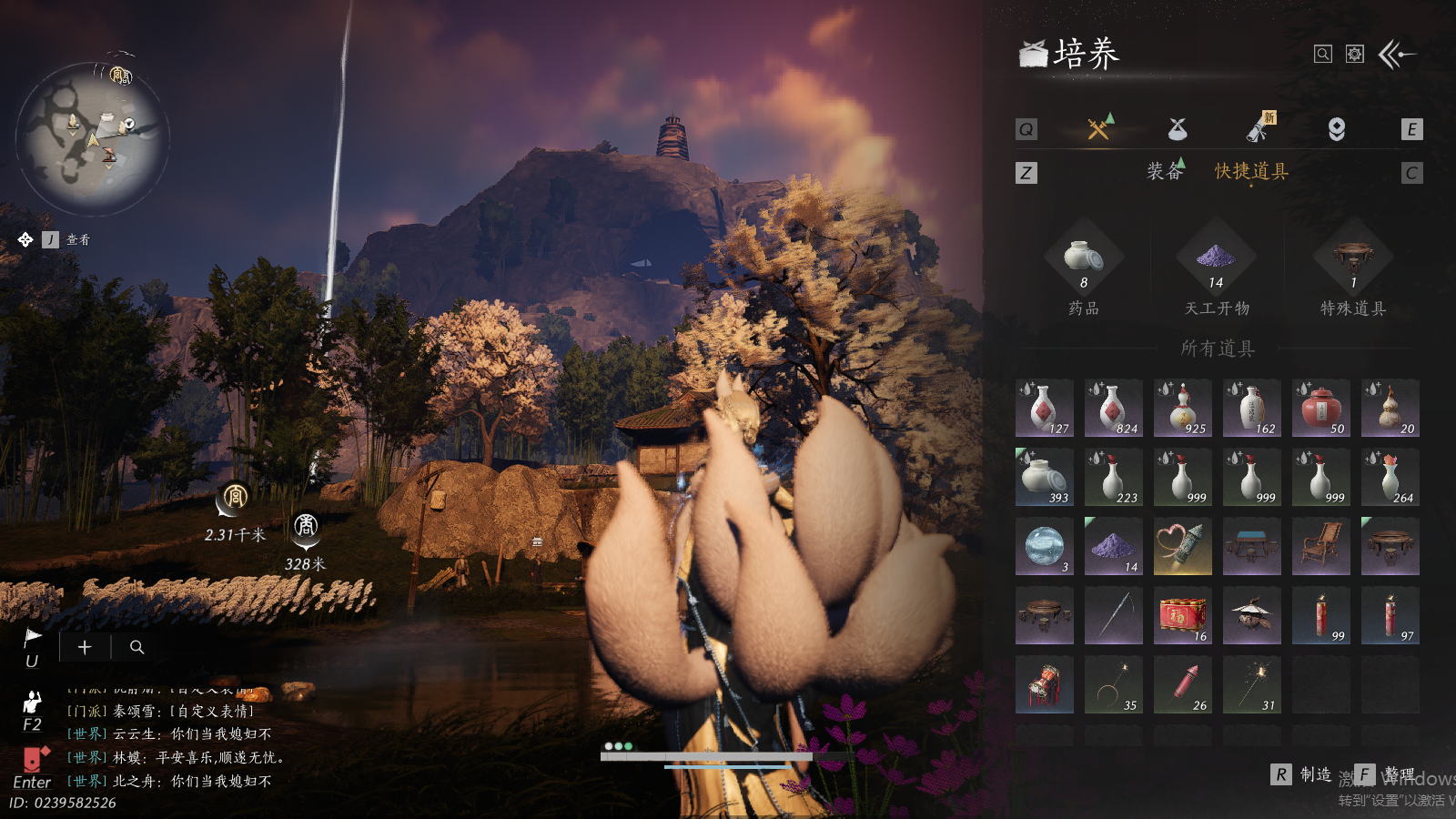The image size is (1456, 819).
Task: Open the circular minimap
Action: (93, 138)
